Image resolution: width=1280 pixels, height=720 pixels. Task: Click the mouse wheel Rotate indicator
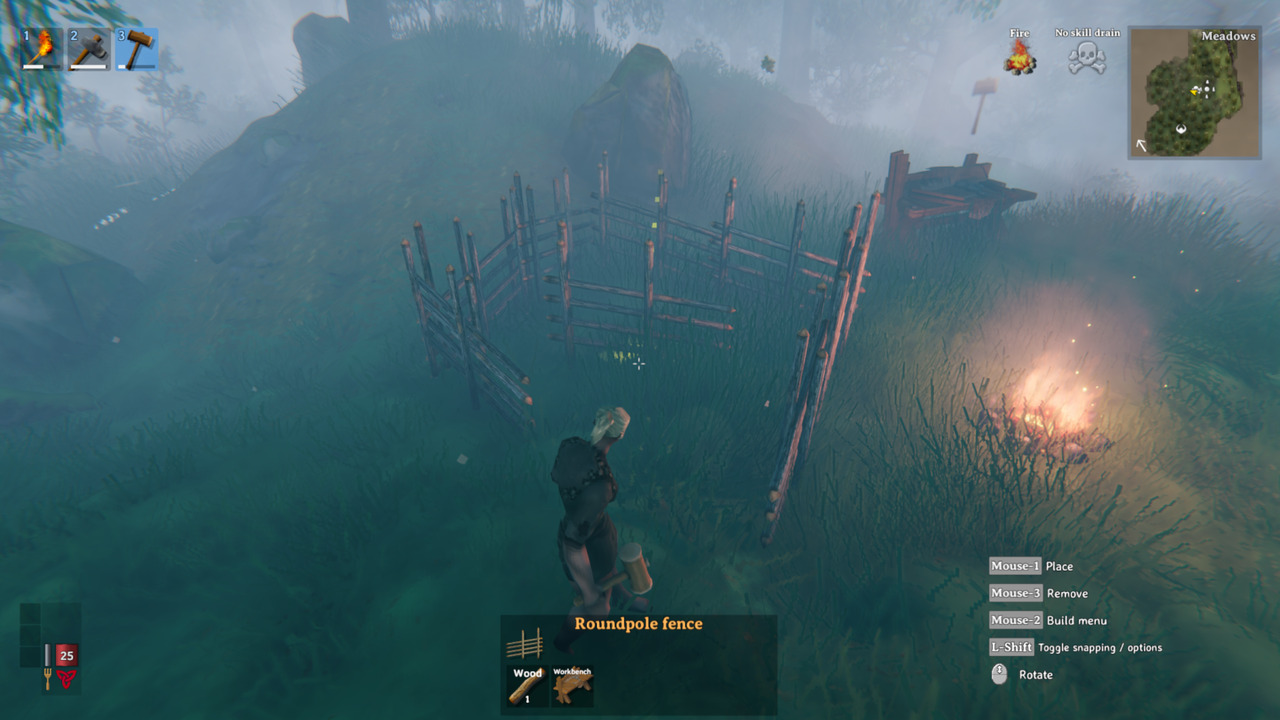click(998, 674)
